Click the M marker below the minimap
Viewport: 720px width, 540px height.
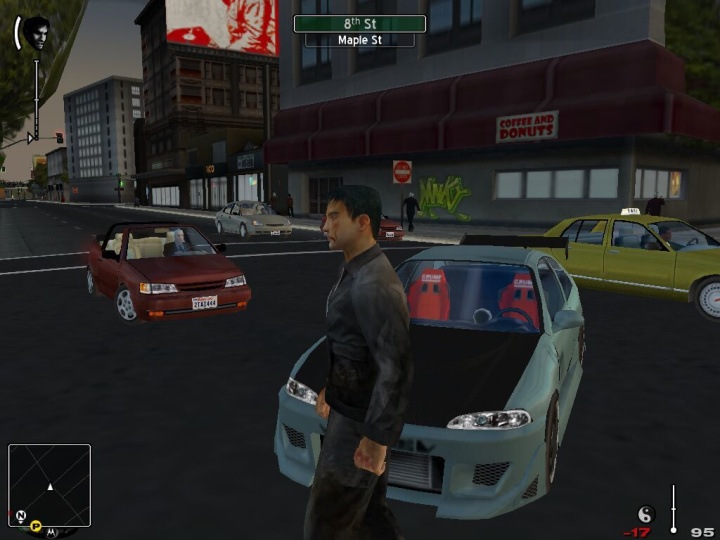coord(51,531)
